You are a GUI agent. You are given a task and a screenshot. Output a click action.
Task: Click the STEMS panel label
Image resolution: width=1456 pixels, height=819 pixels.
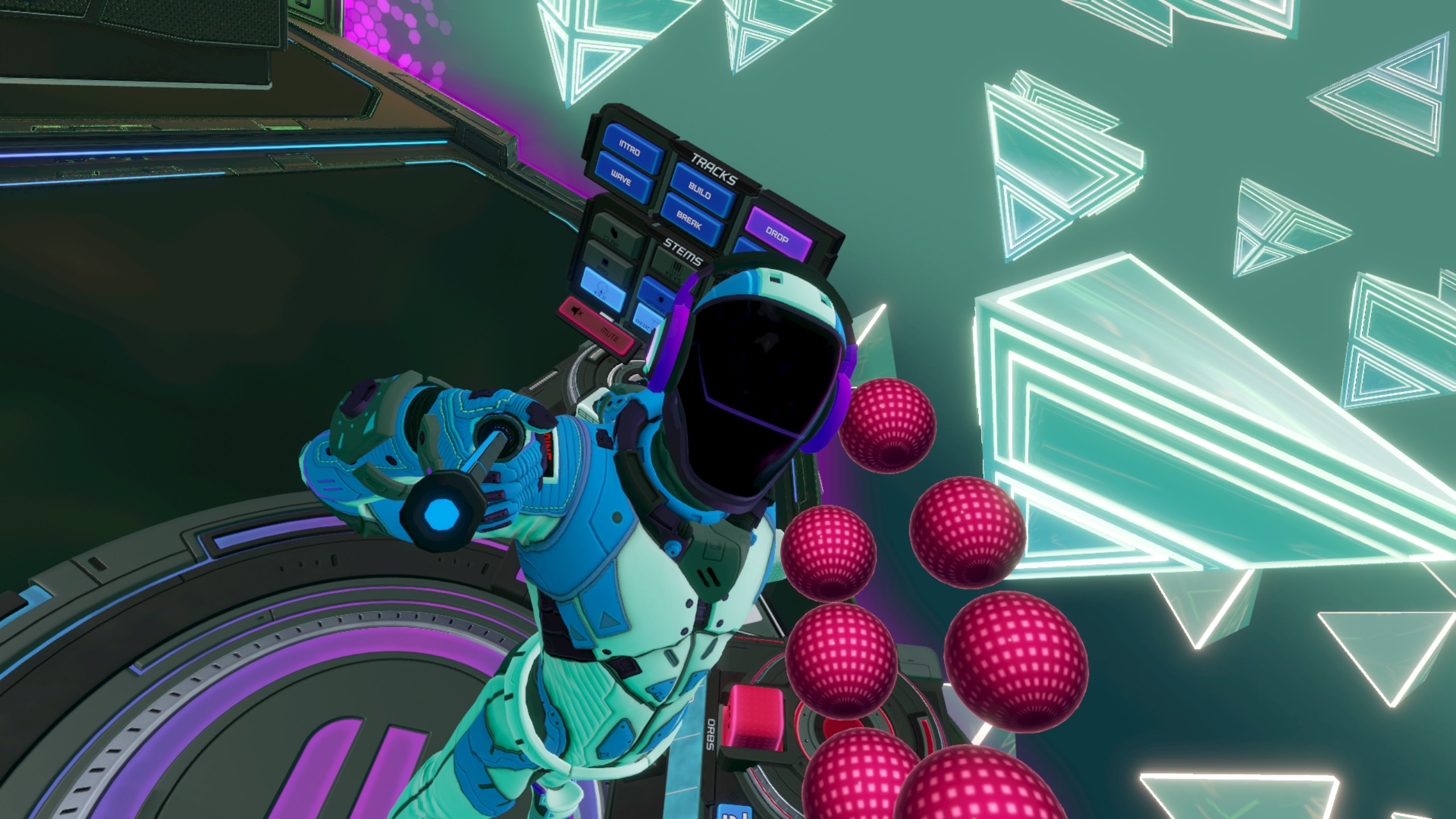pyautogui.click(x=682, y=253)
